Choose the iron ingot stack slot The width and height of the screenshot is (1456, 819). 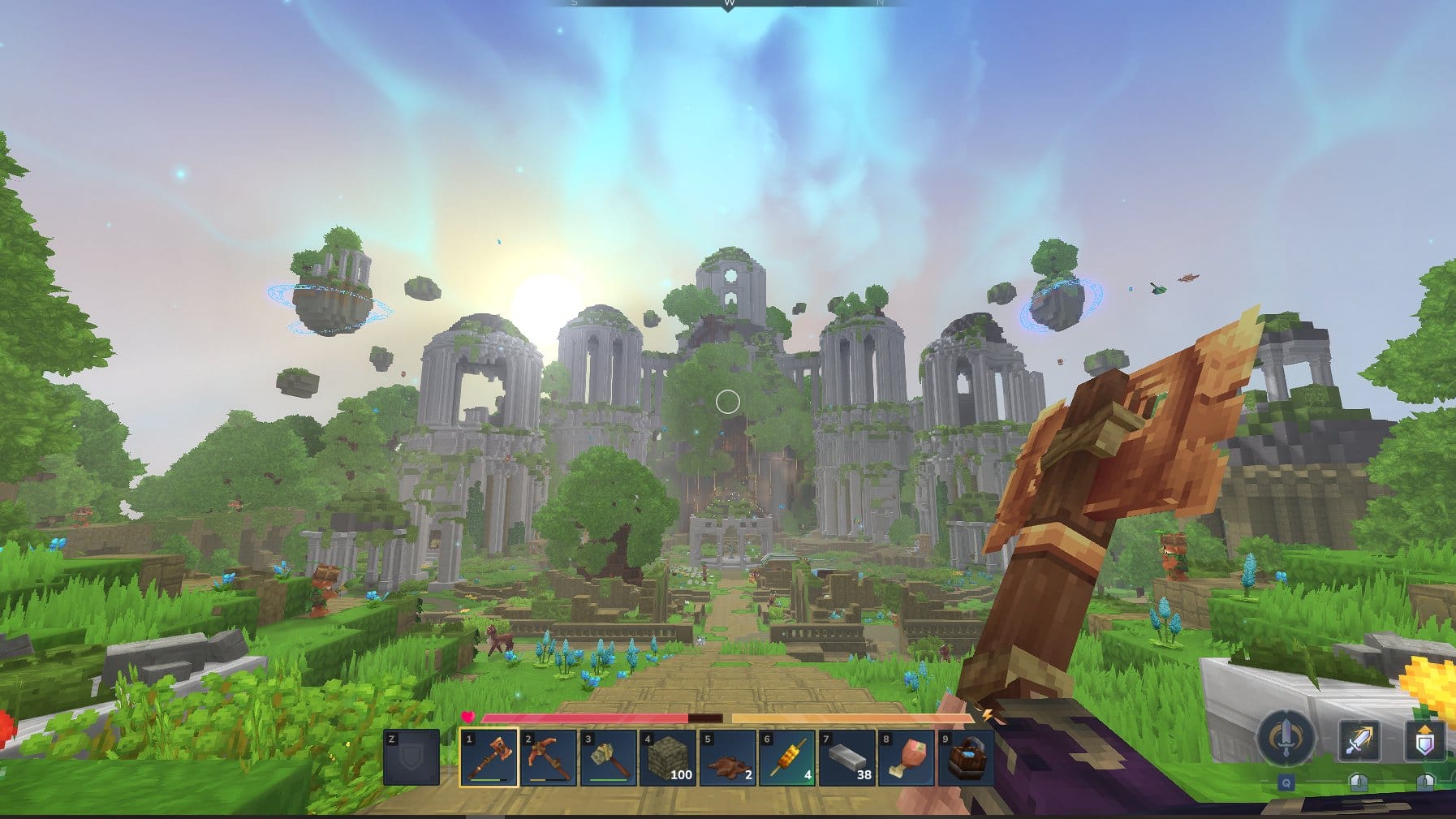pyautogui.click(x=846, y=758)
